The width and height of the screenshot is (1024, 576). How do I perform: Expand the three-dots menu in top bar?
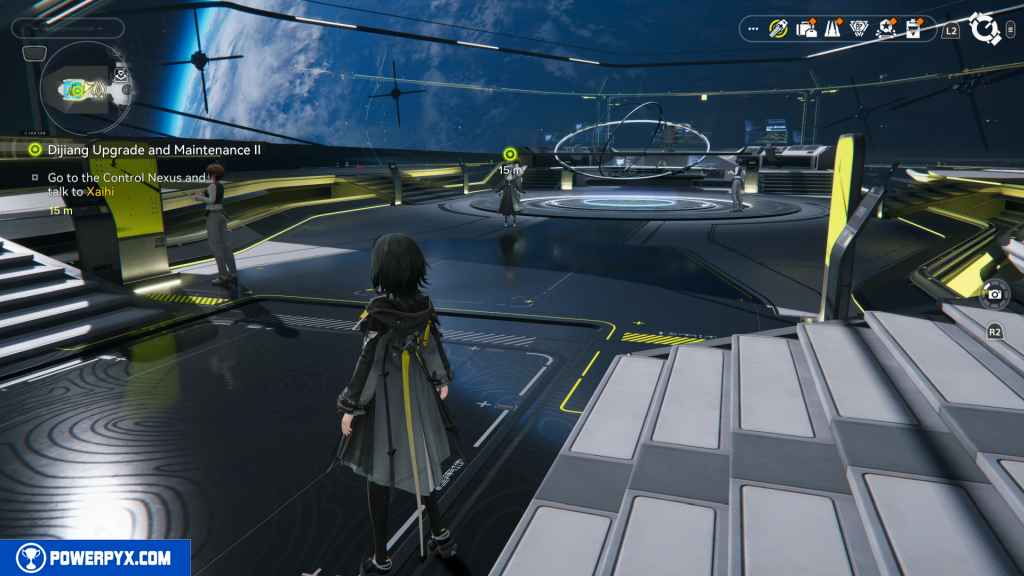[x=754, y=29]
